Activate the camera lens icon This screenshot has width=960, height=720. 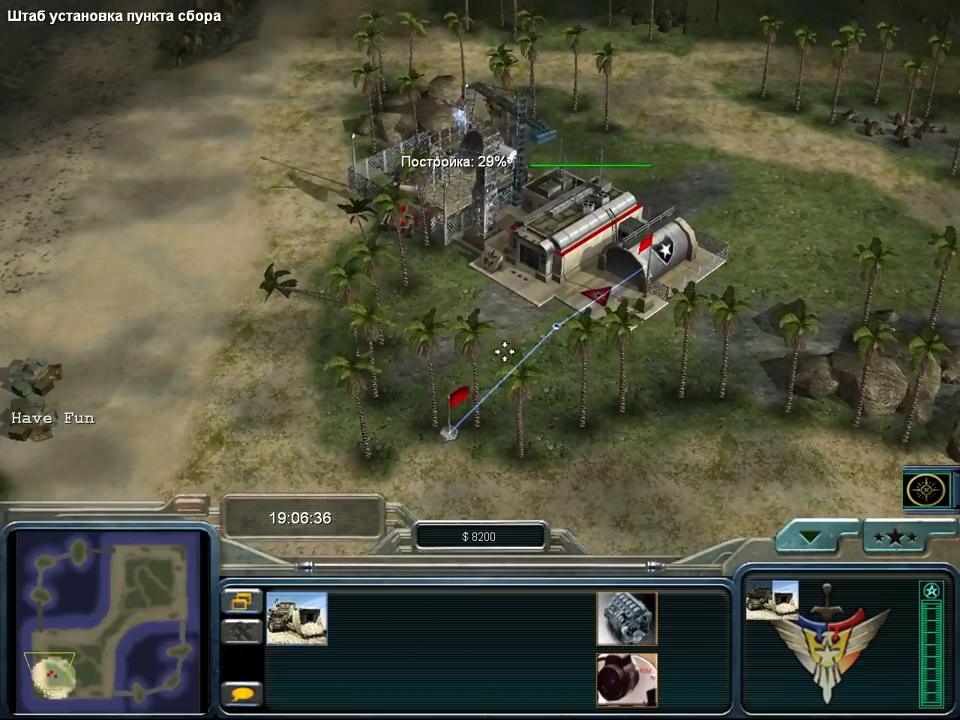click(x=627, y=679)
